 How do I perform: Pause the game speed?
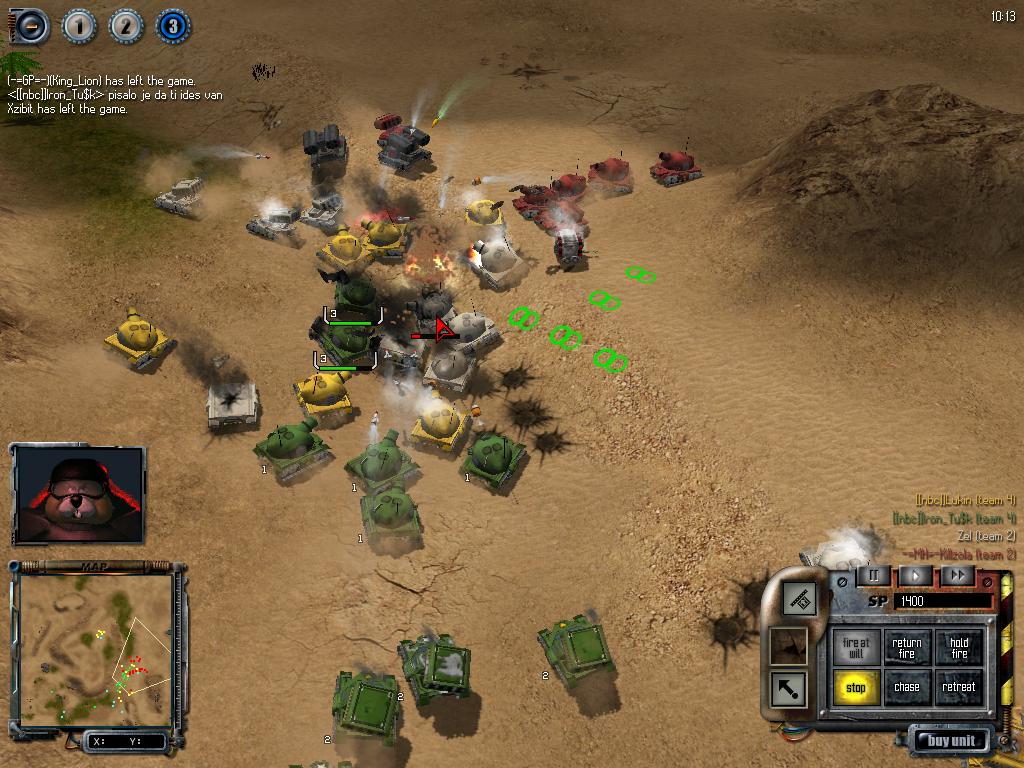(x=873, y=575)
